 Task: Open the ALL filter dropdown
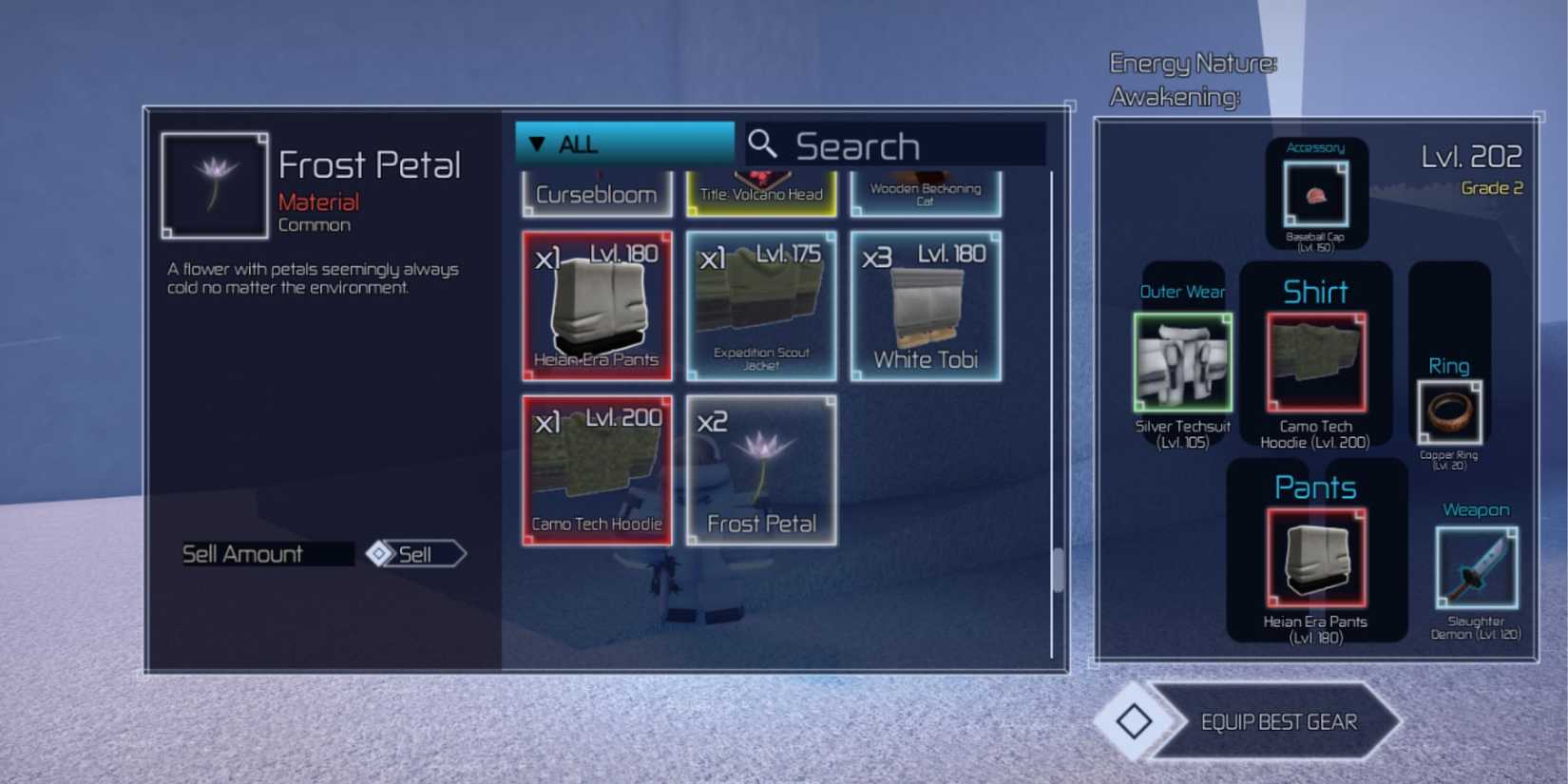[x=622, y=143]
